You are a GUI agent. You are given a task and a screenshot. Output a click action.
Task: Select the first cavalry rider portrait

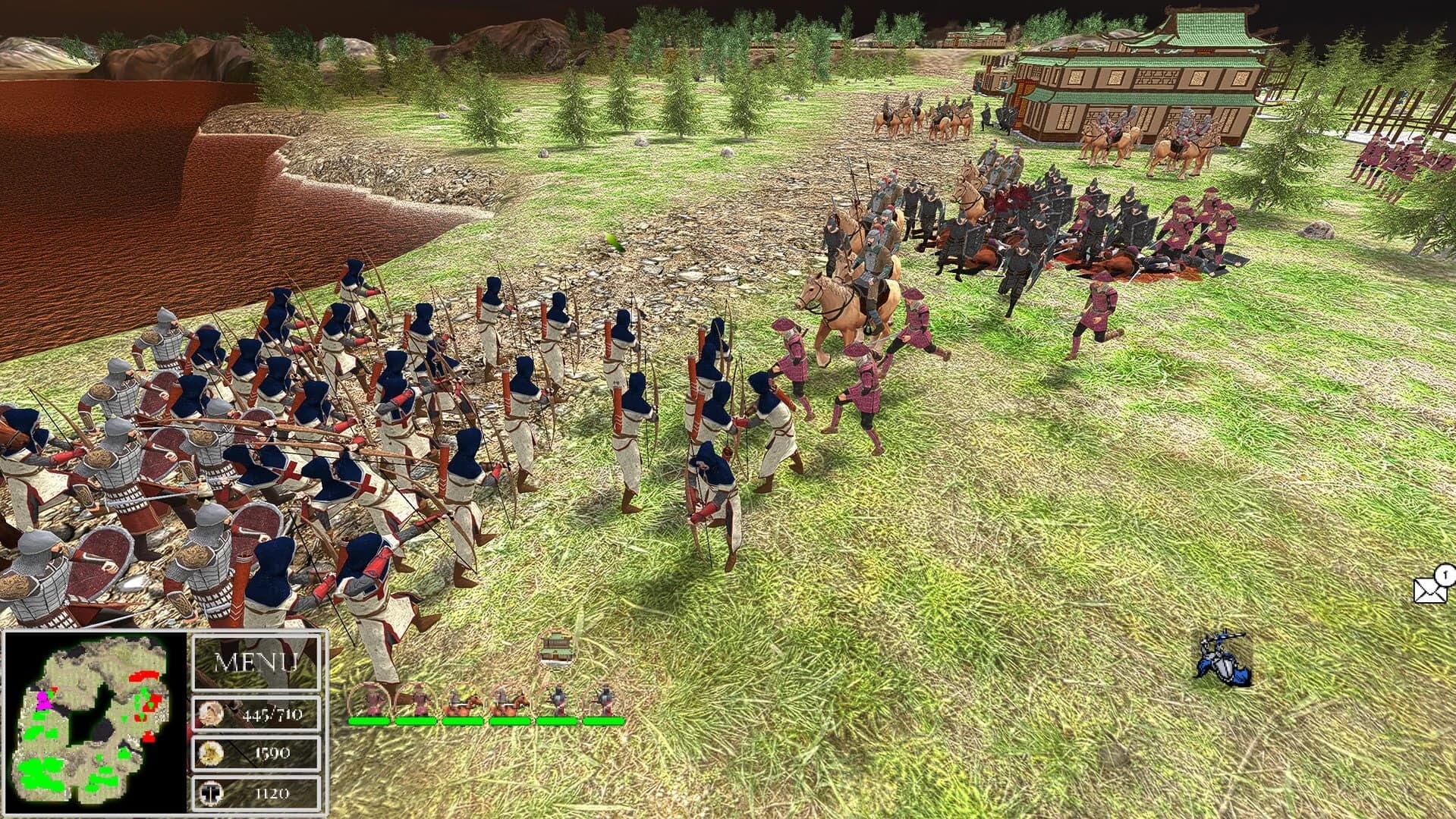(465, 701)
